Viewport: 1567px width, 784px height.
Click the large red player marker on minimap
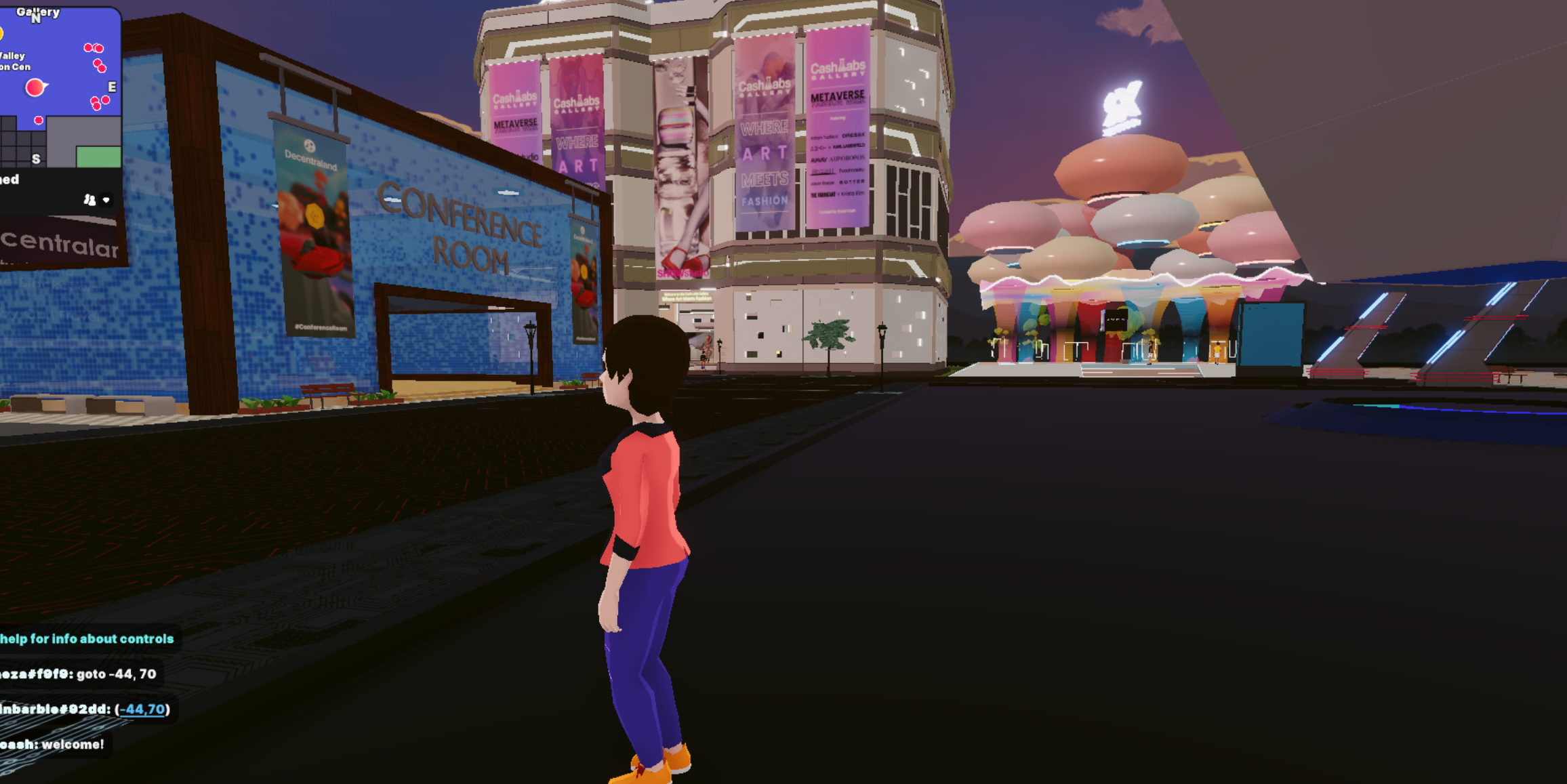point(35,87)
